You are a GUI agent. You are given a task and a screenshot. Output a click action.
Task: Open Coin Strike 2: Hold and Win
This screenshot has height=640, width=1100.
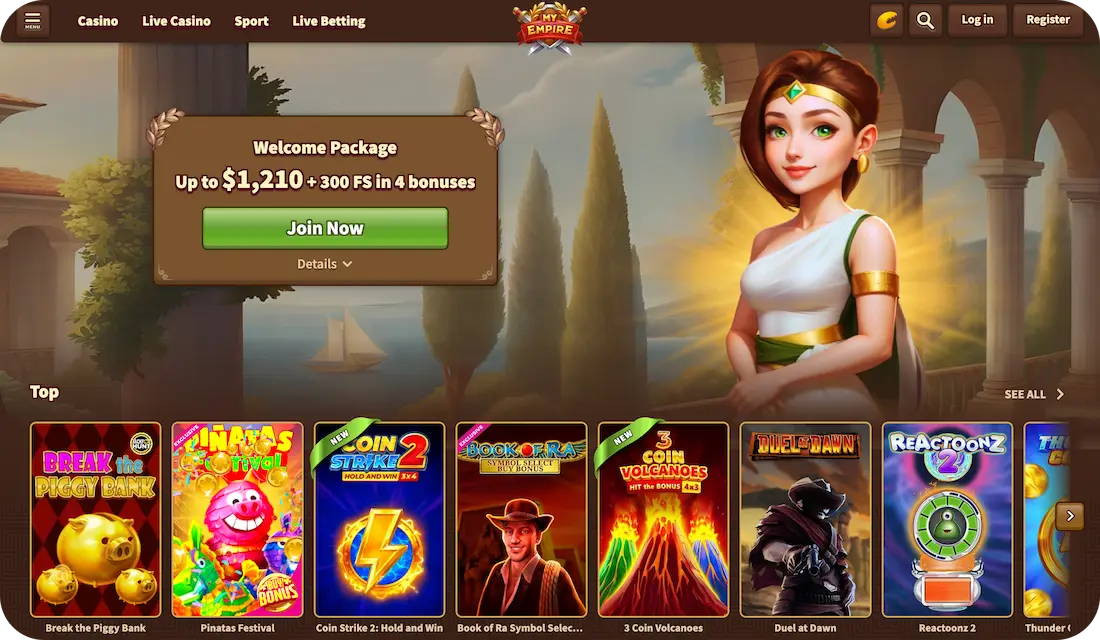coord(379,519)
